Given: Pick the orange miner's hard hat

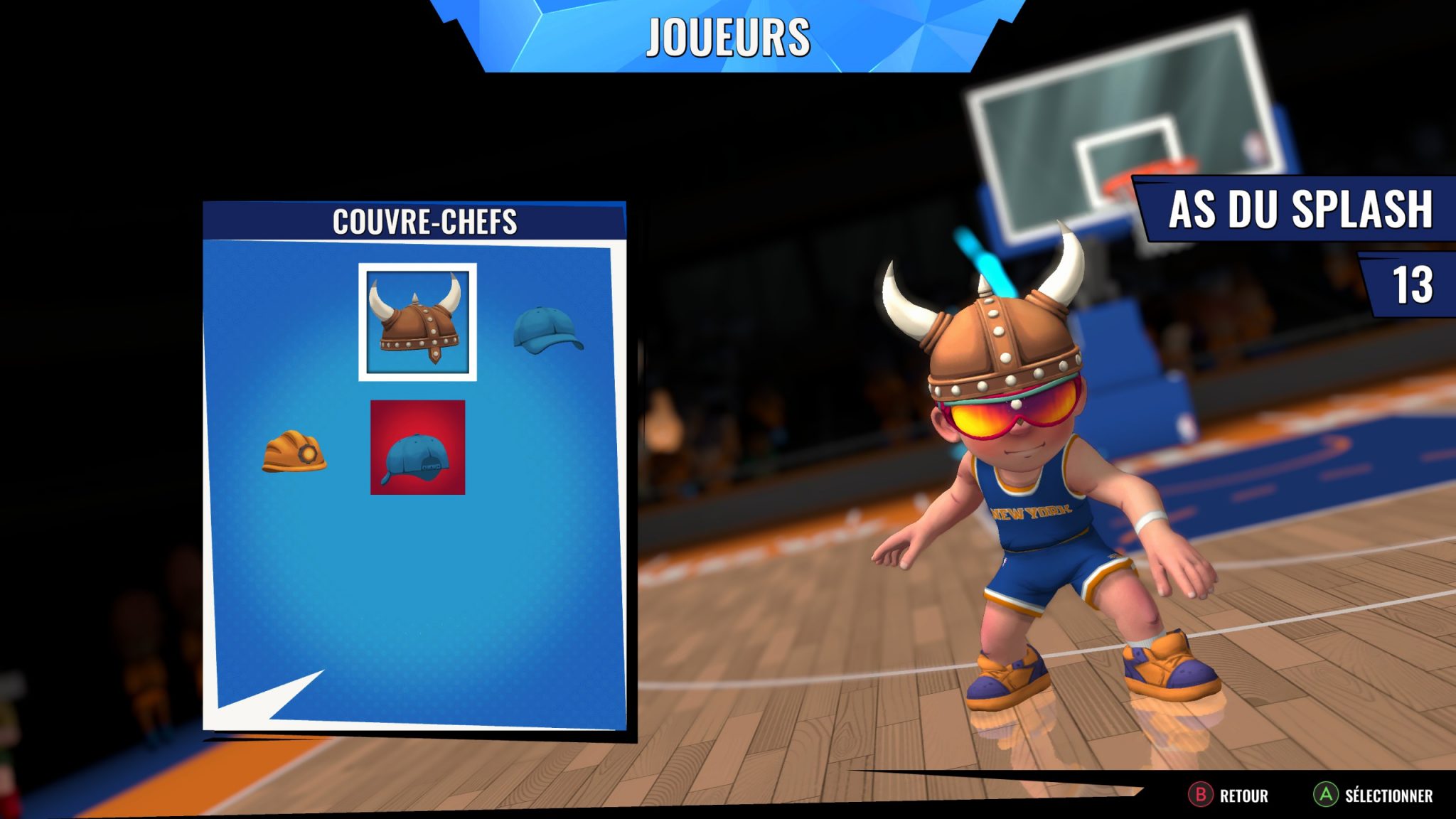Looking at the screenshot, I should (294, 451).
